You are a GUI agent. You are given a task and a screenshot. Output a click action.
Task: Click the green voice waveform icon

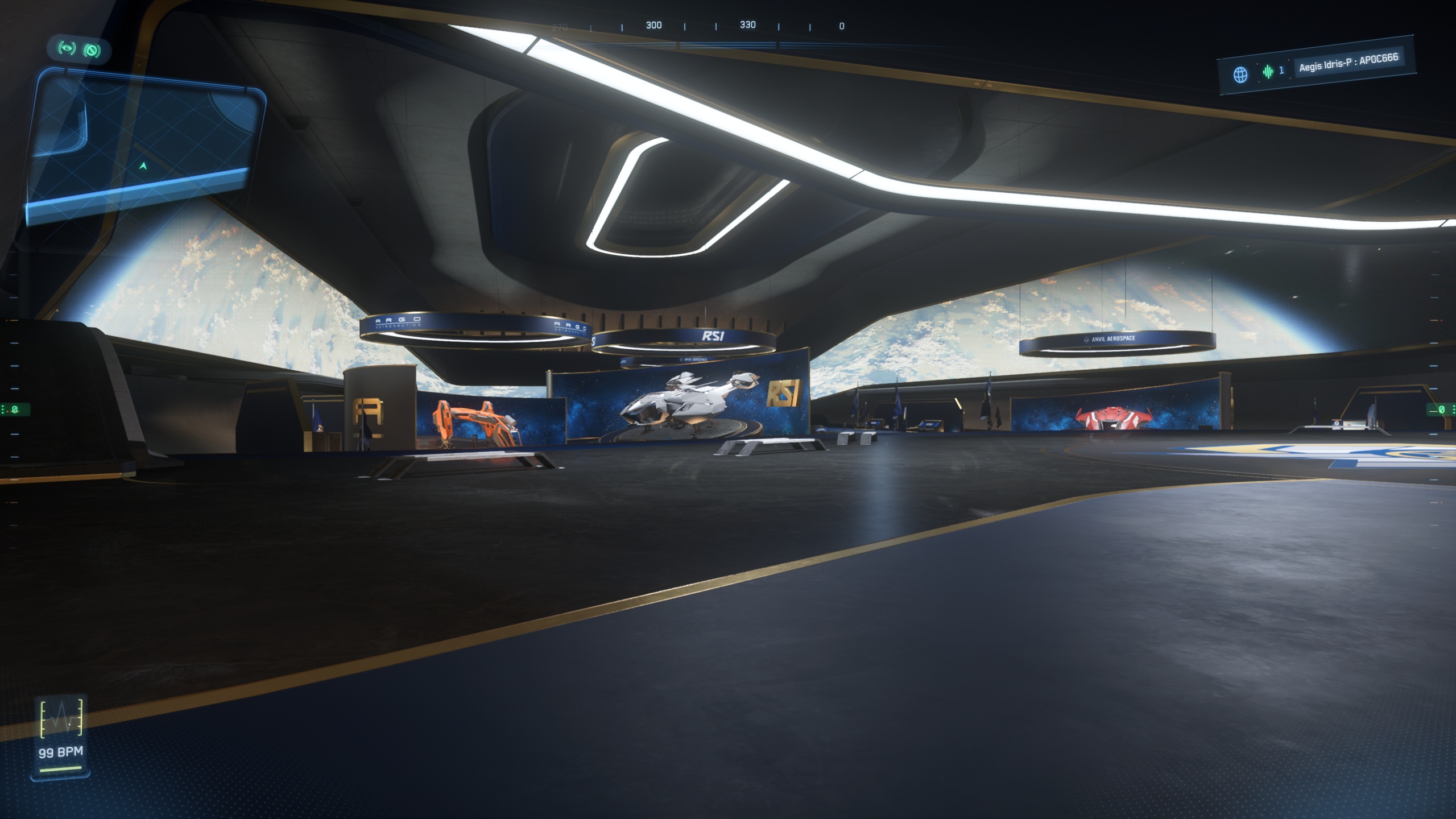1268,72
